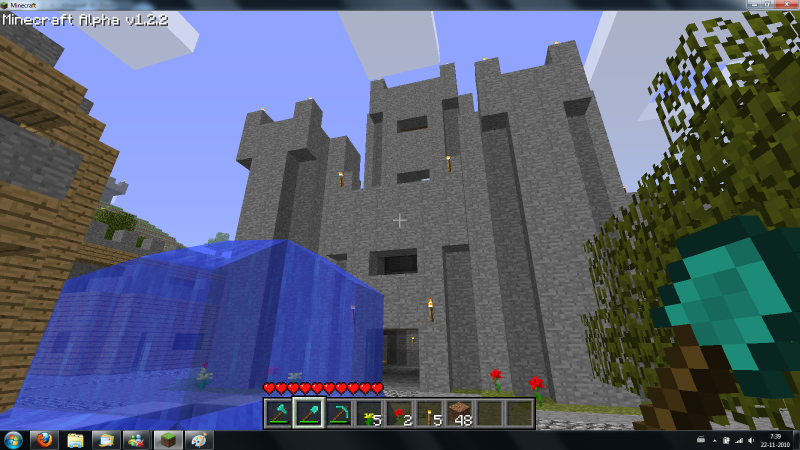Select the red rose hotbar slot
The height and width of the screenshot is (450, 800).
click(399, 414)
